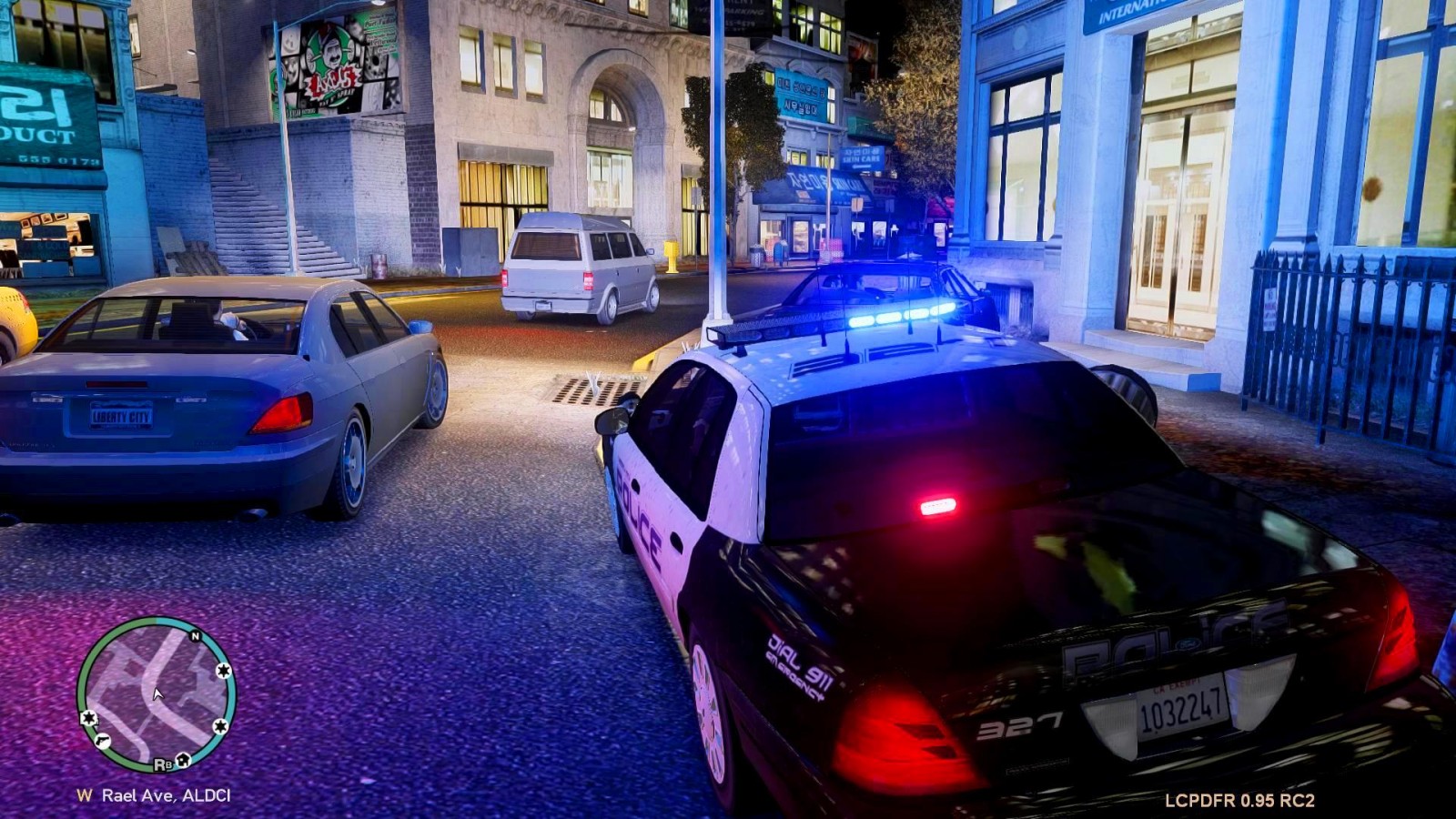The height and width of the screenshot is (819, 1456).
Task: Select the gun shop pistol blip
Action: [x=103, y=741]
